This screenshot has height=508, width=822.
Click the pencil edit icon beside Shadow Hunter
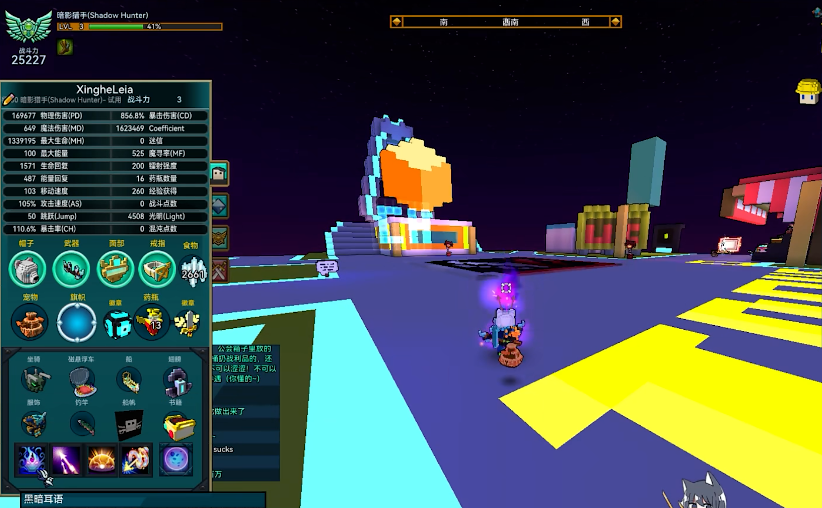tap(9, 100)
